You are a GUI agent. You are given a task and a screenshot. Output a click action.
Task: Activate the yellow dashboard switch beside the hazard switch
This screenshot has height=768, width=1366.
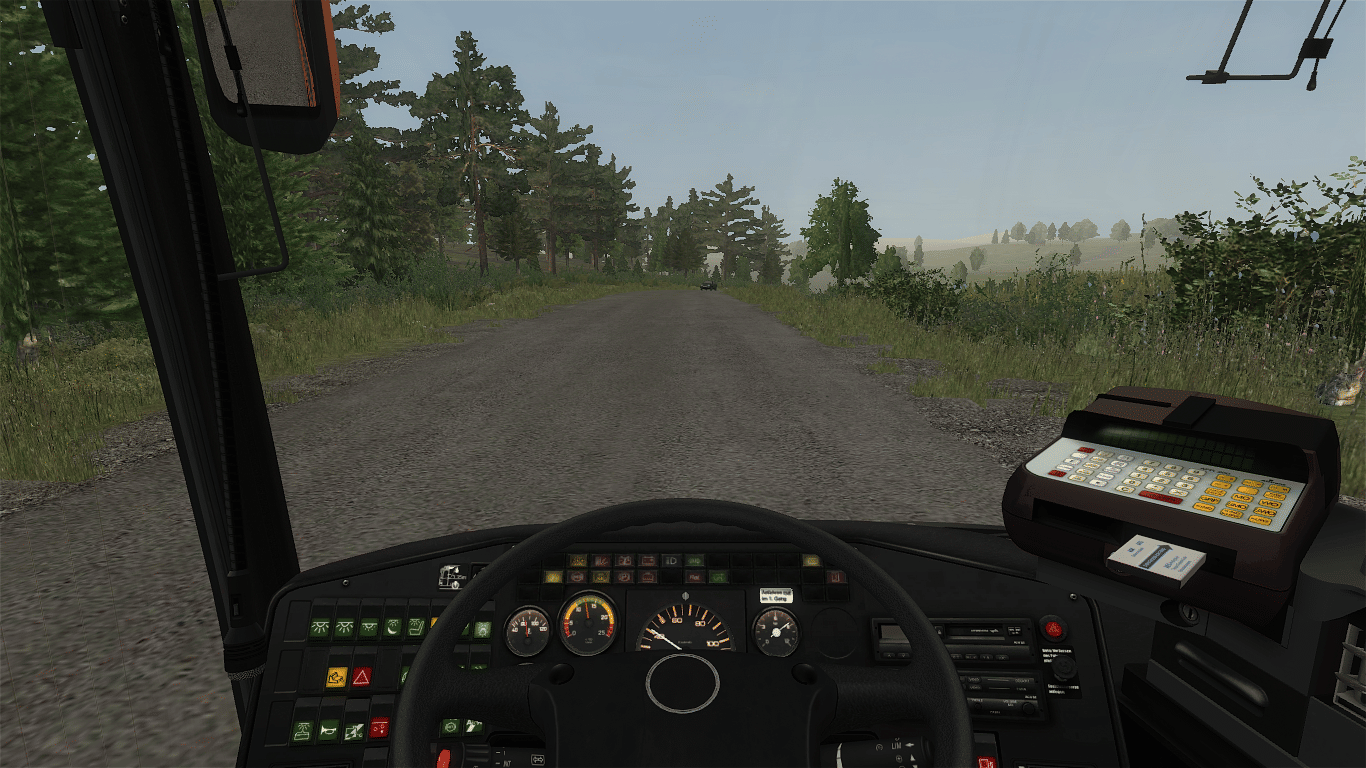click(x=336, y=677)
